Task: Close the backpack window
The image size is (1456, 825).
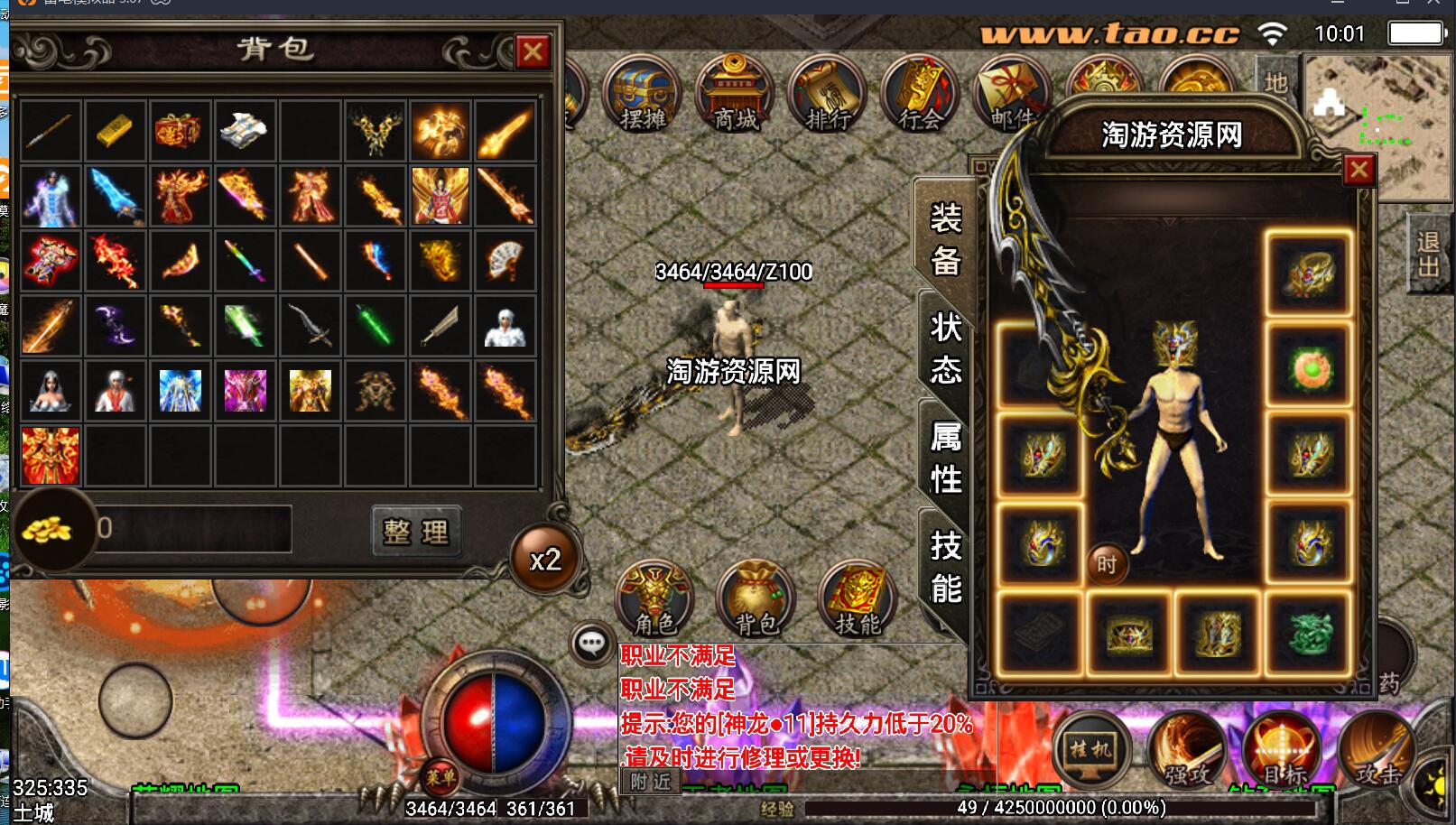Action: pos(533,52)
